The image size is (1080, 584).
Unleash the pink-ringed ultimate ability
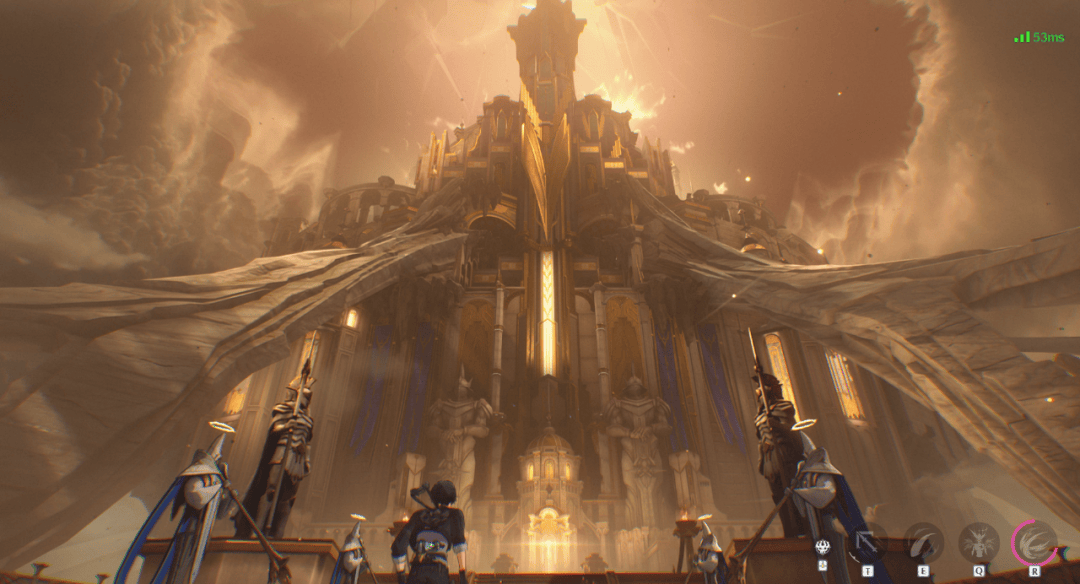point(1035,542)
